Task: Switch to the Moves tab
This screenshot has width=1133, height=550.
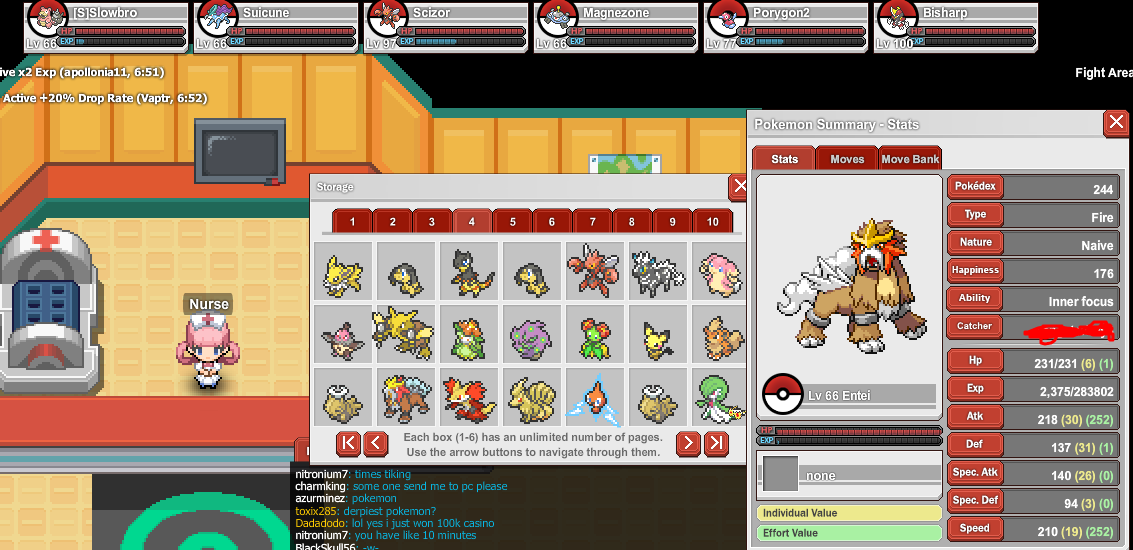Action: point(847,159)
